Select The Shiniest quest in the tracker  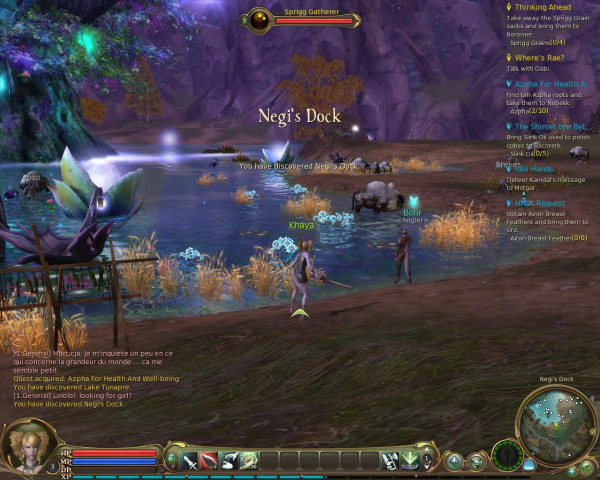coord(550,127)
